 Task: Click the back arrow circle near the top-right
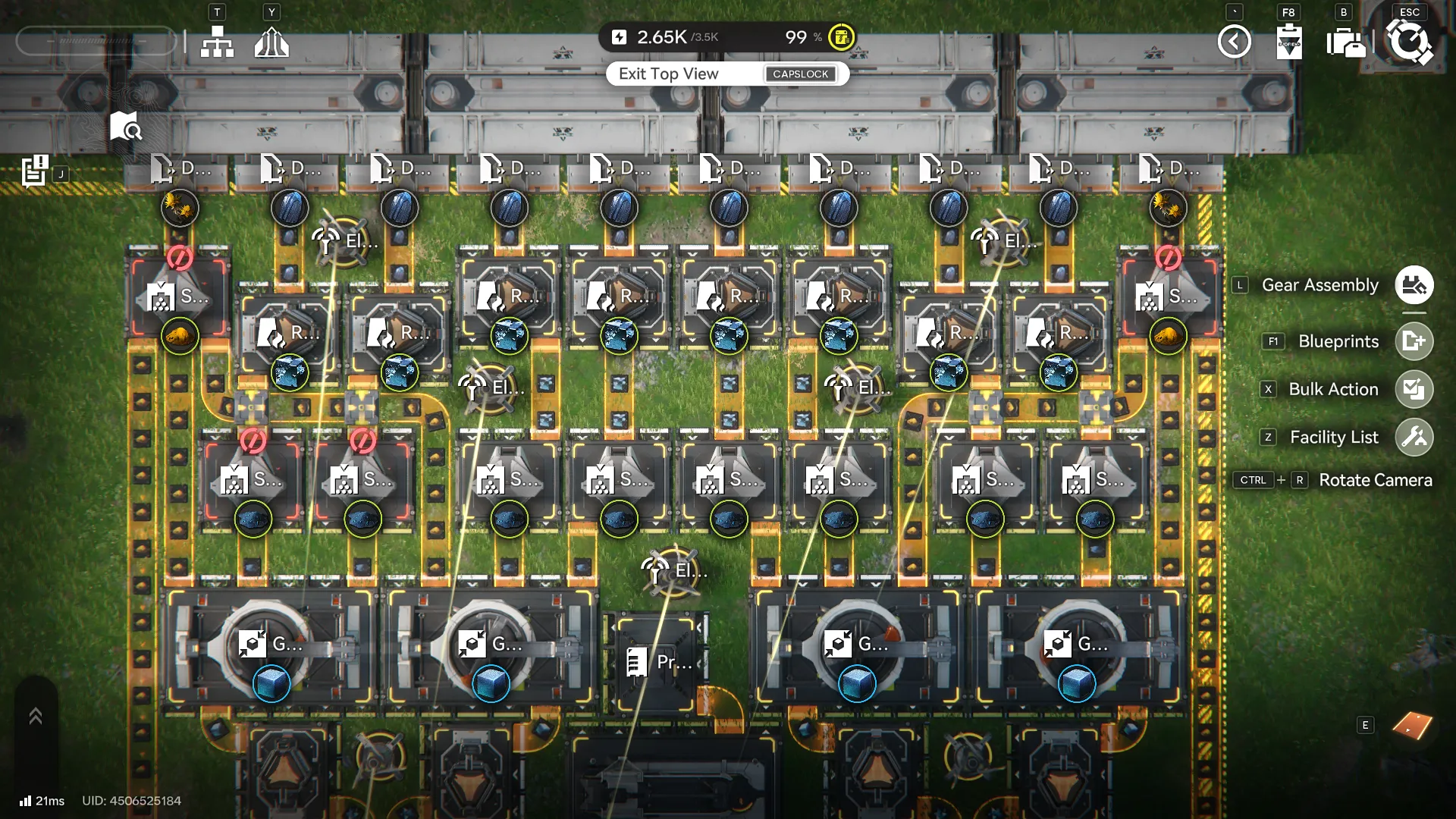[1235, 42]
